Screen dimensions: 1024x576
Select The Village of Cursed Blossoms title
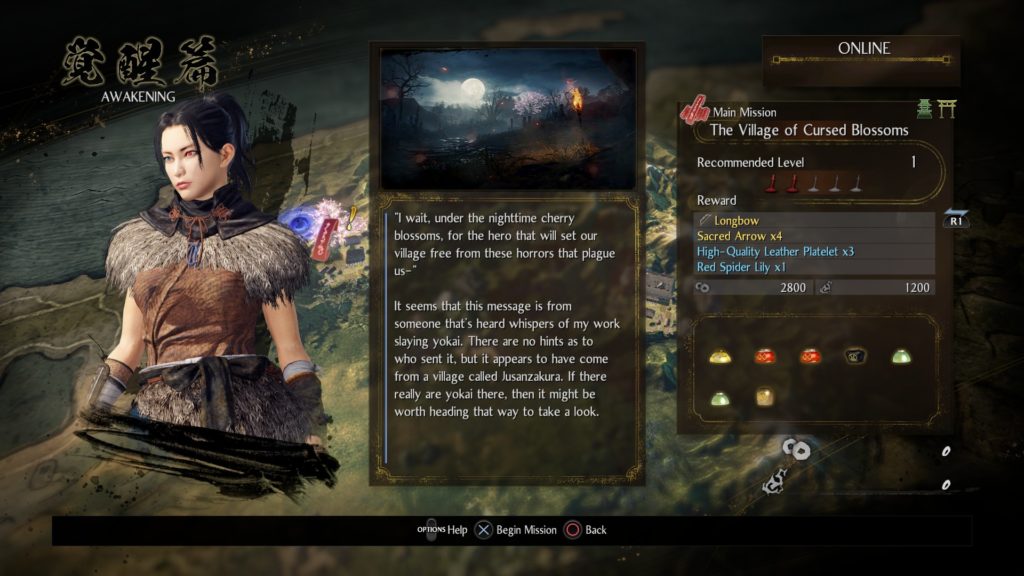coord(808,130)
